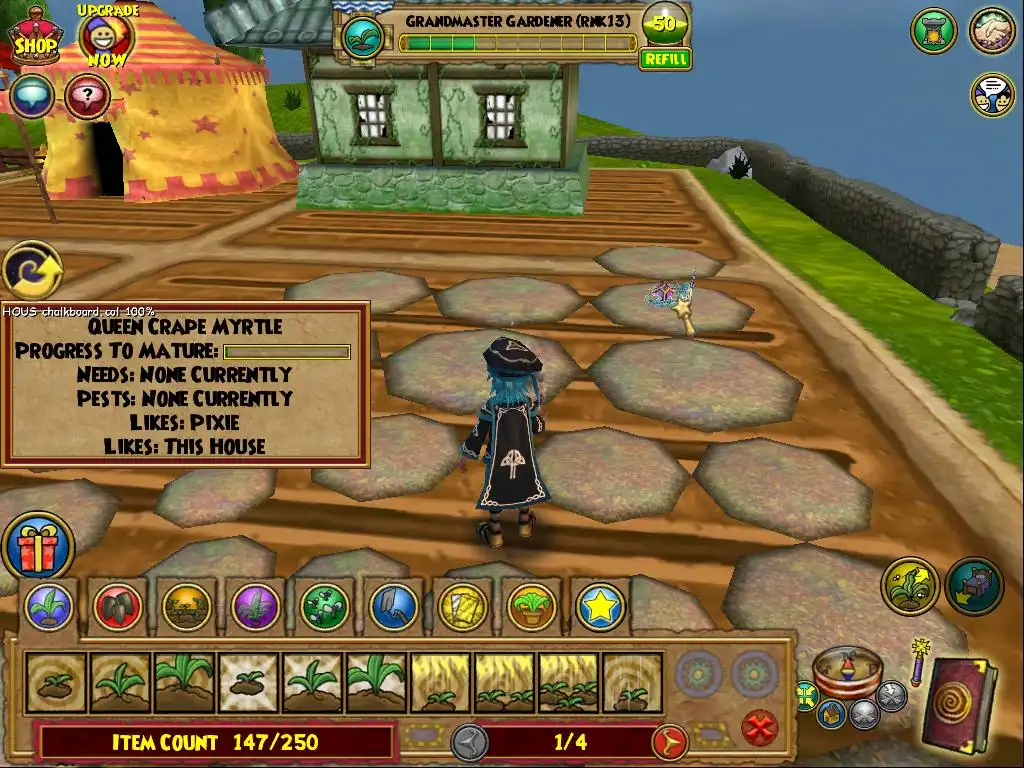Open the red spellbook
Screen dimensions: 1024x768
point(957,706)
